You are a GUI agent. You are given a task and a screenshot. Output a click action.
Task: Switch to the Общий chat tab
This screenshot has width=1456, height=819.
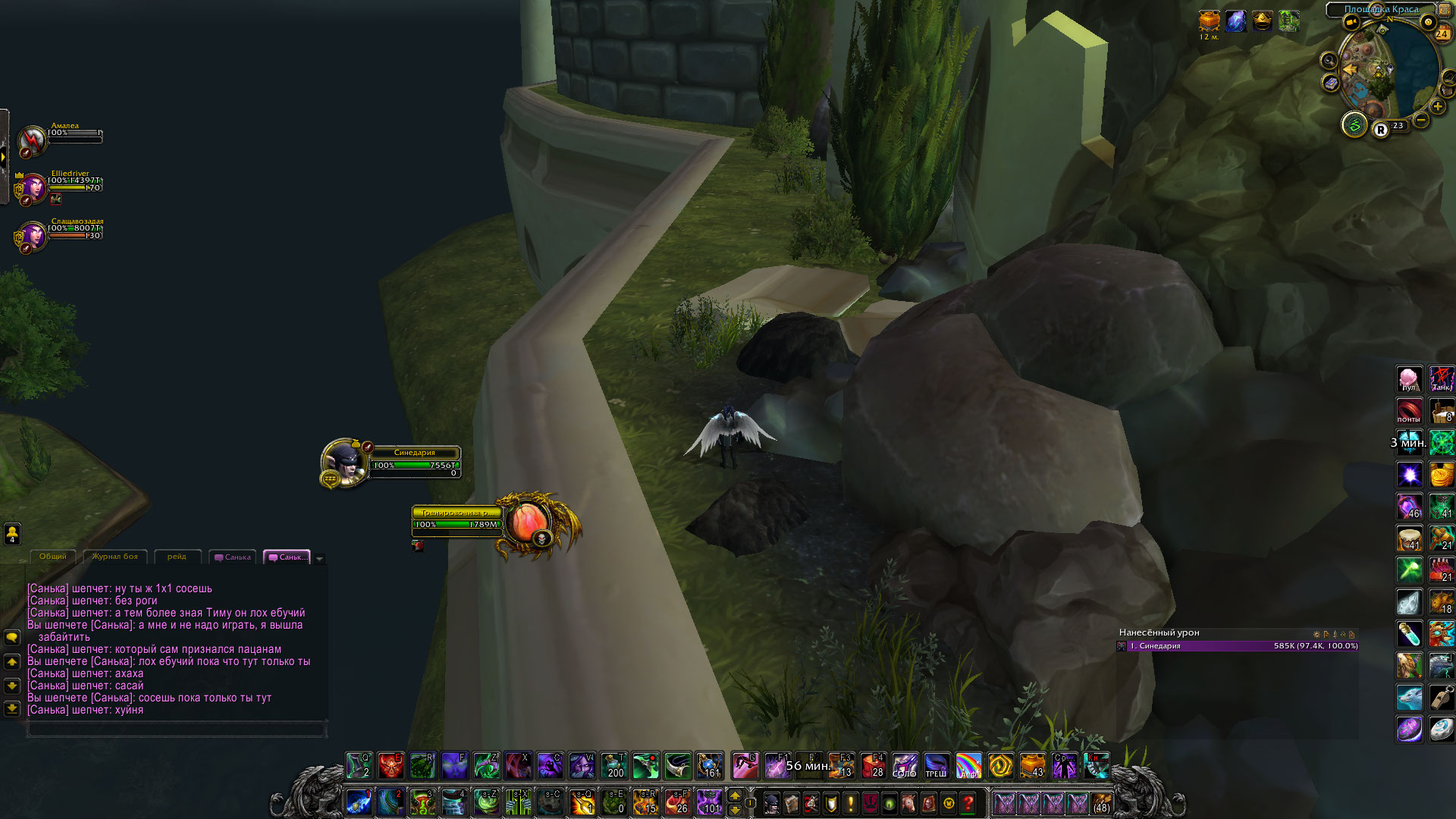(53, 557)
